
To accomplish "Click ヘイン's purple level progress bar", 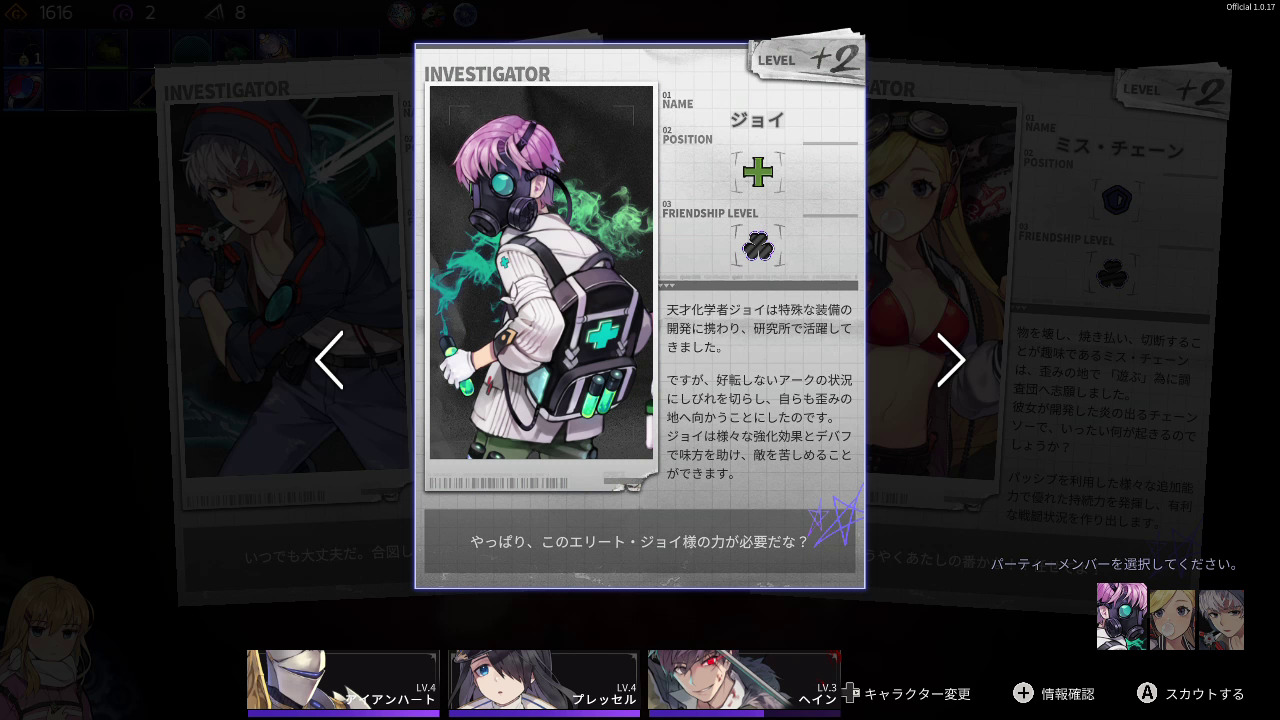I will click(x=744, y=712).
